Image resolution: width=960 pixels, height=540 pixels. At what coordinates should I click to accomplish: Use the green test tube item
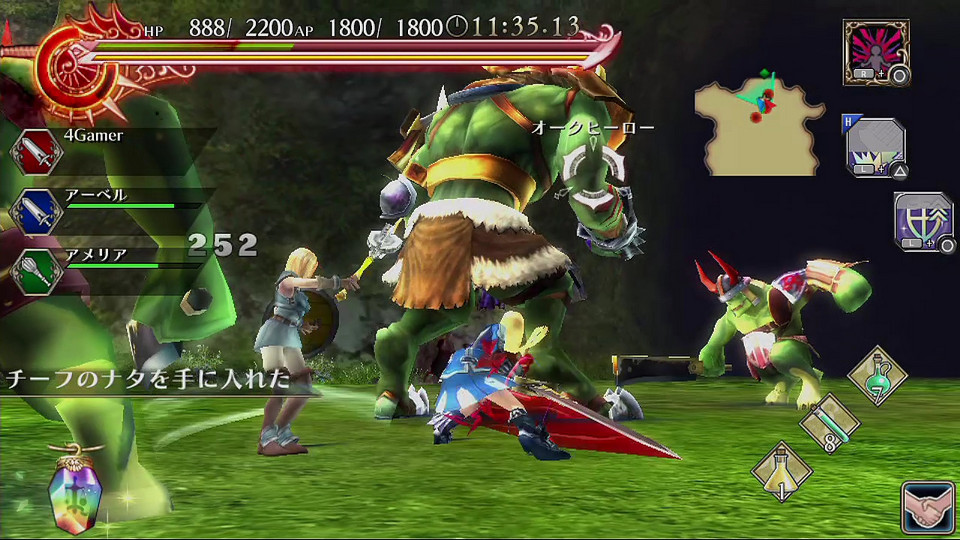tap(829, 422)
